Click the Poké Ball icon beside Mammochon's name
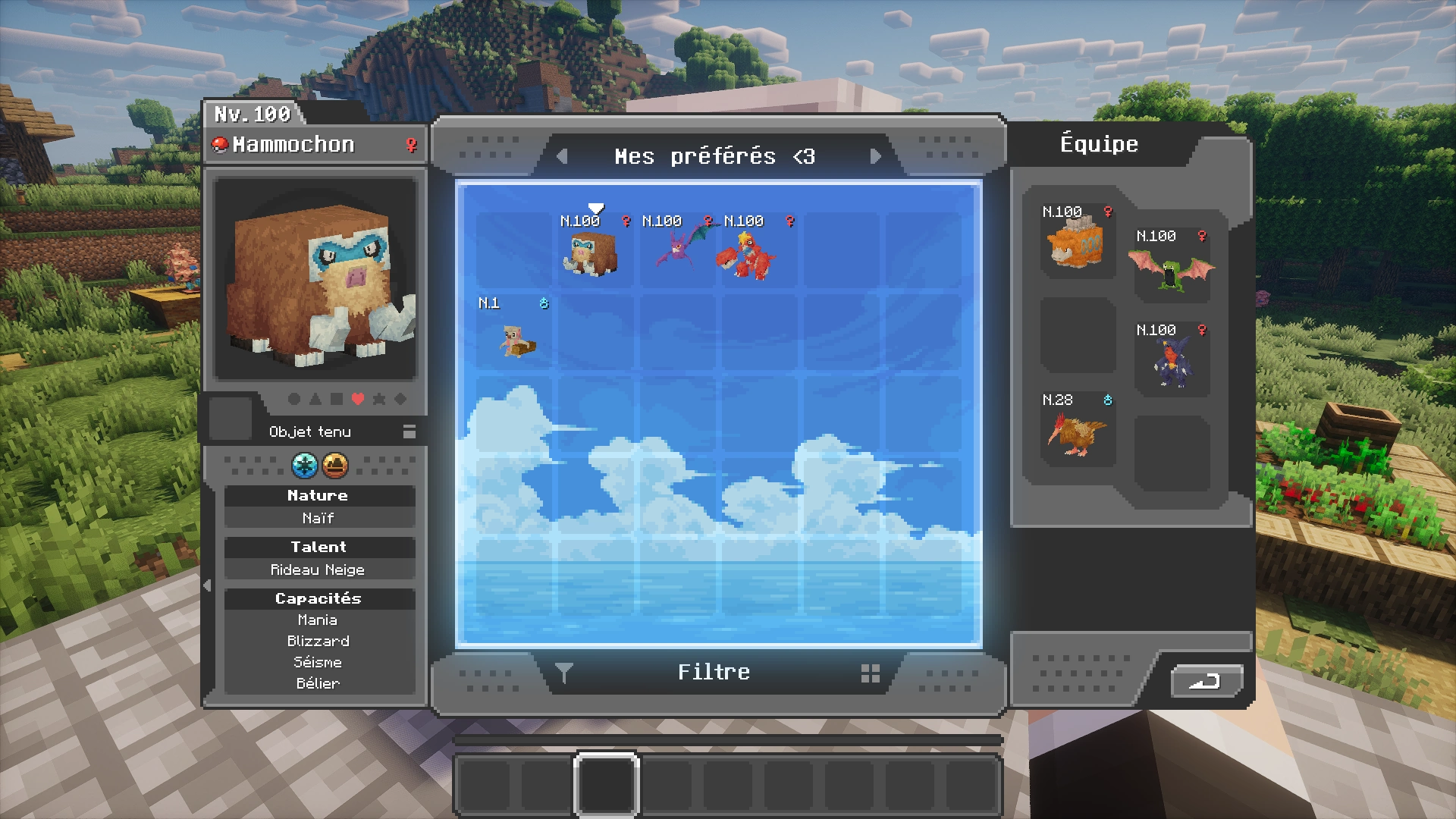Image resolution: width=1456 pixels, height=819 pixels. [x=221, y=144]
